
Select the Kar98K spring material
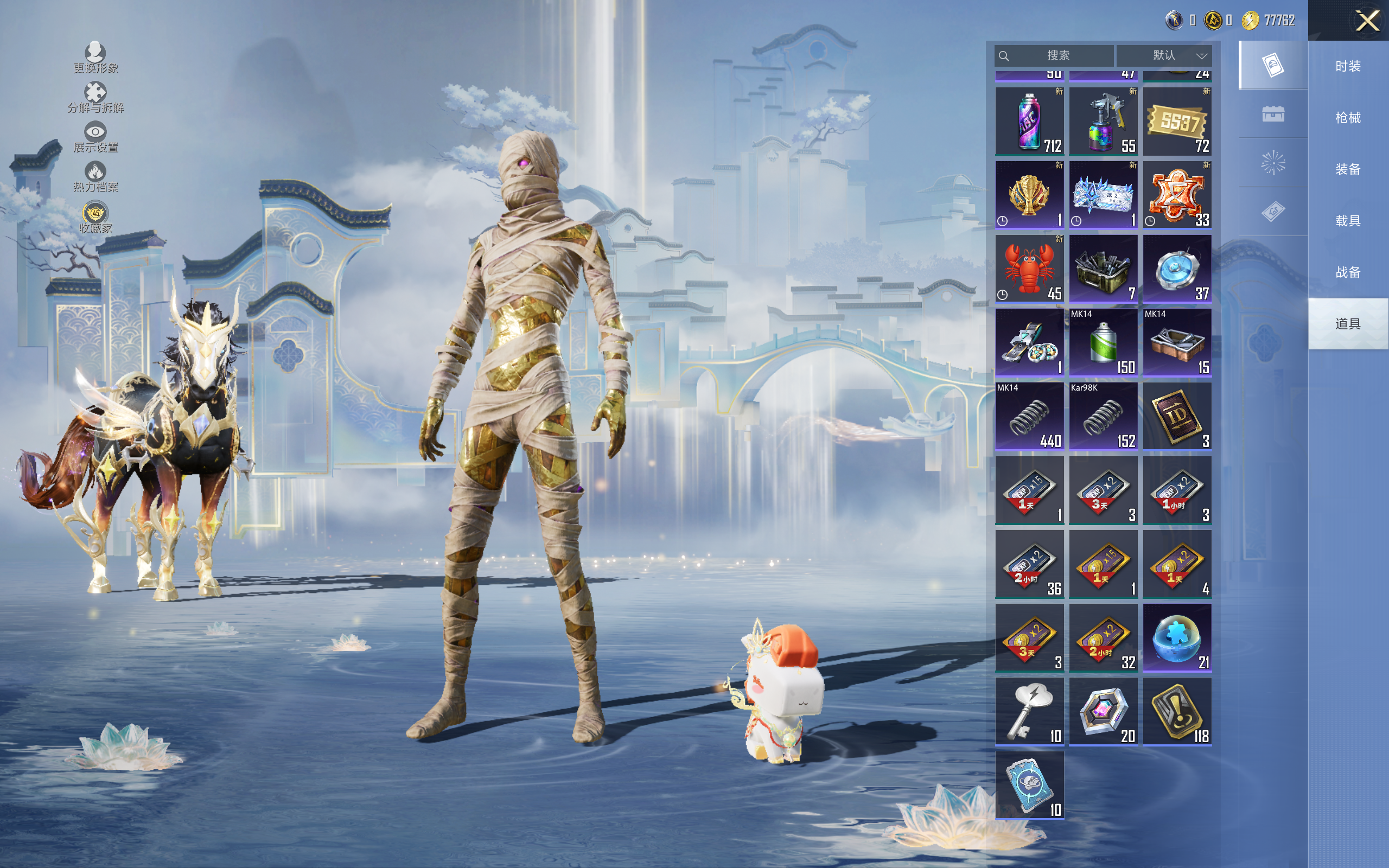coord(1103,416)
